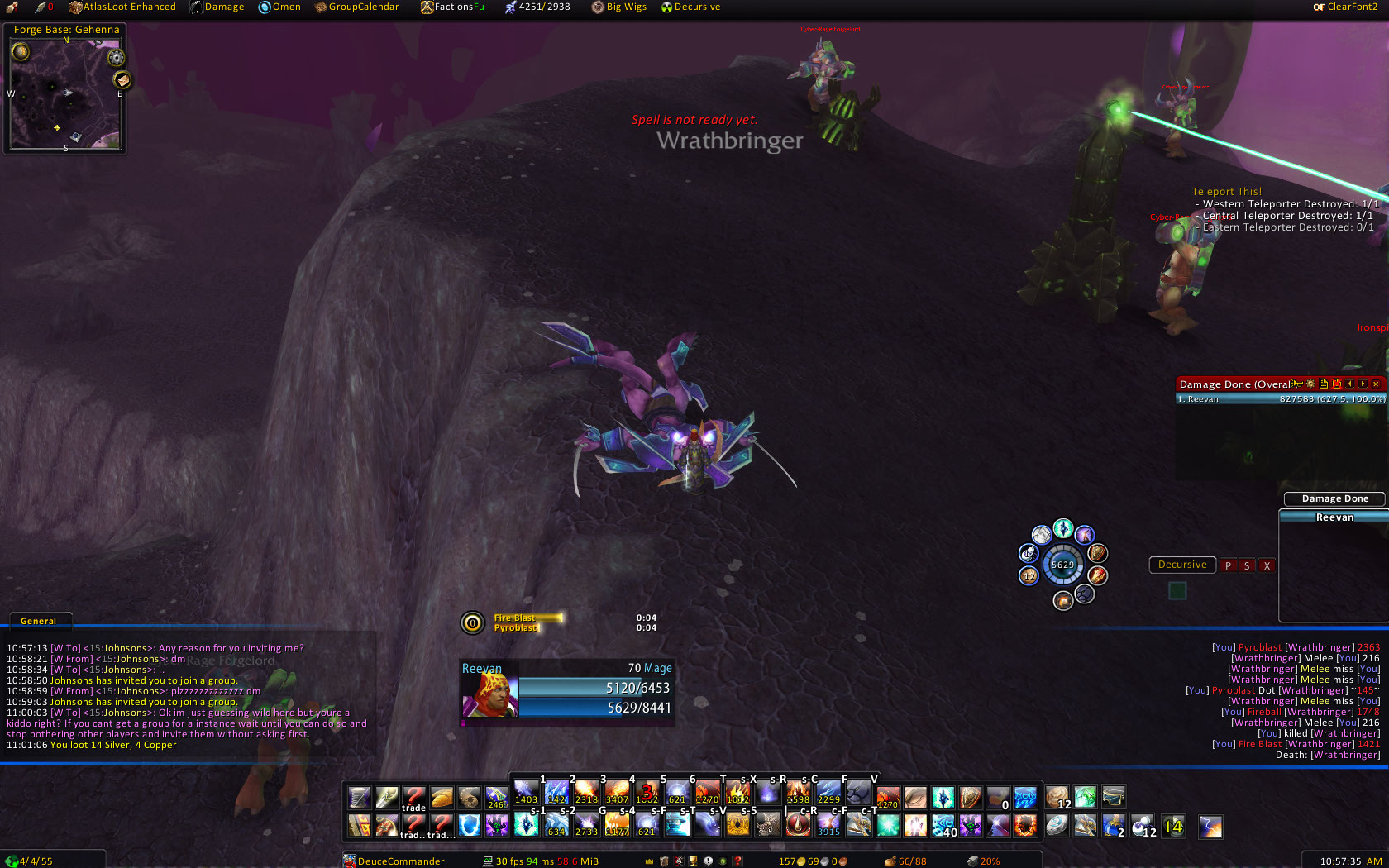Select Reevan's row in the damage meter
1389x868 pixels.
pyautogui.click(x=1280, y=399)
